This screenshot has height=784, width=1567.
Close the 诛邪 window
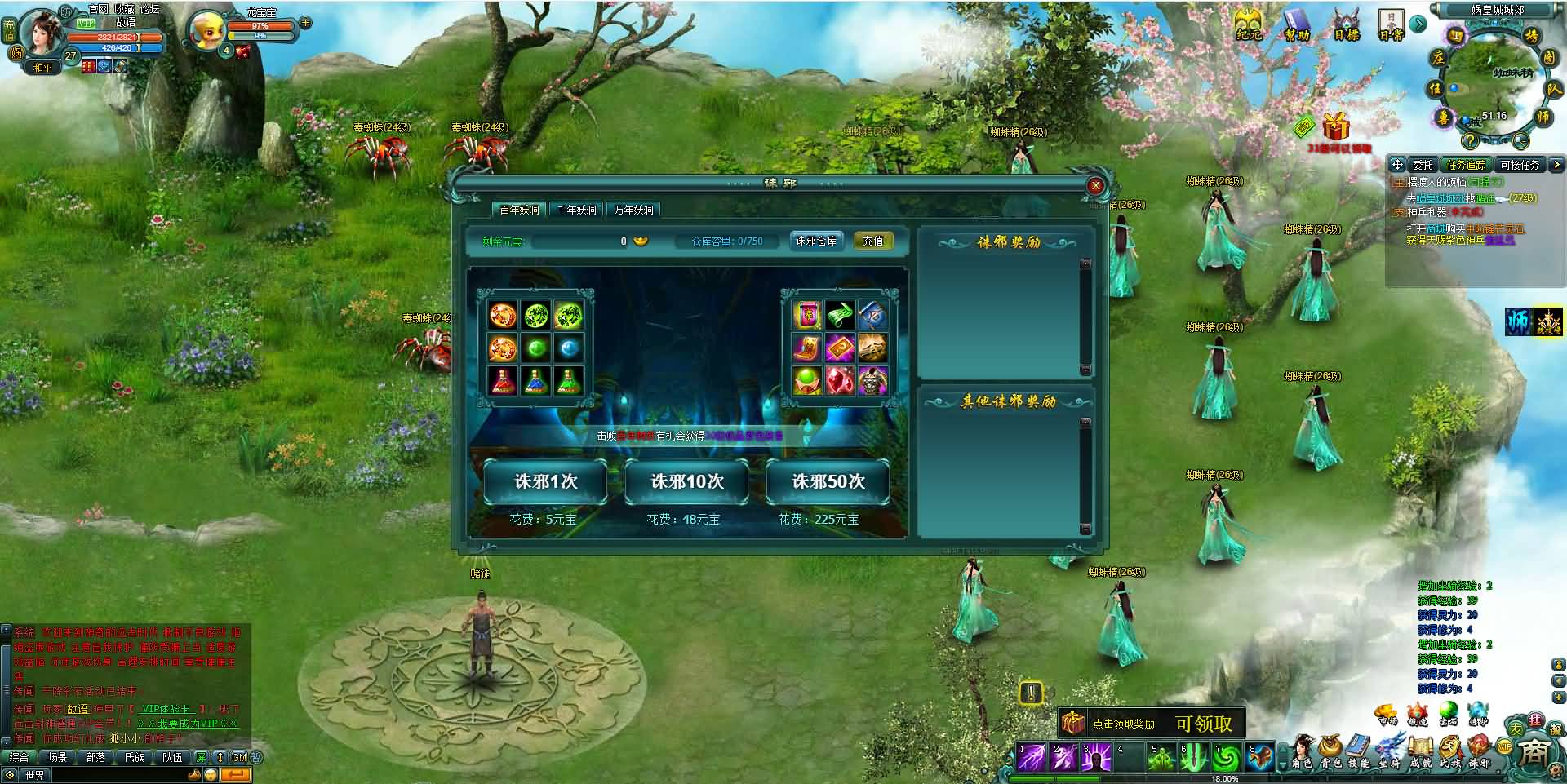[1095, 186]
